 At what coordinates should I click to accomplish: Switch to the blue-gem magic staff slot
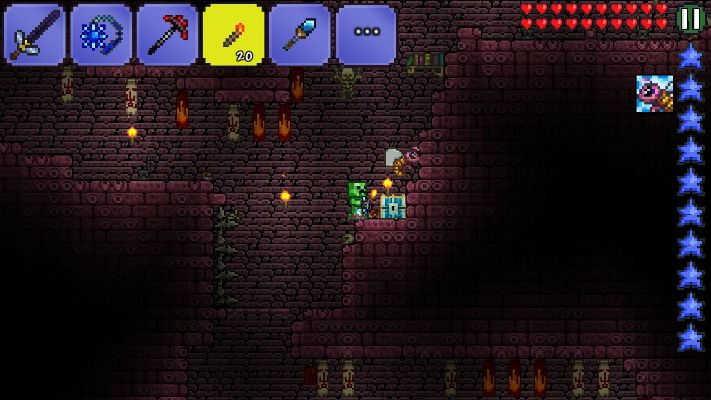[x=299, y=35]
